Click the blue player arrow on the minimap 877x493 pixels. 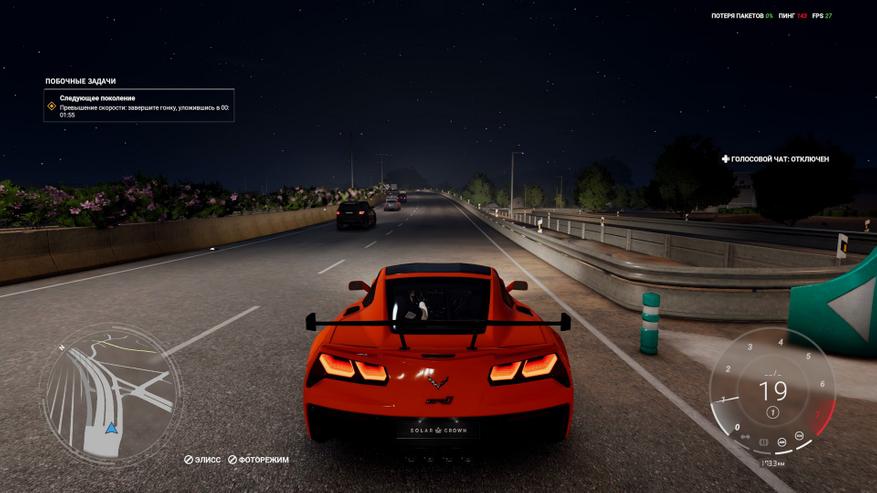[112, 428]
